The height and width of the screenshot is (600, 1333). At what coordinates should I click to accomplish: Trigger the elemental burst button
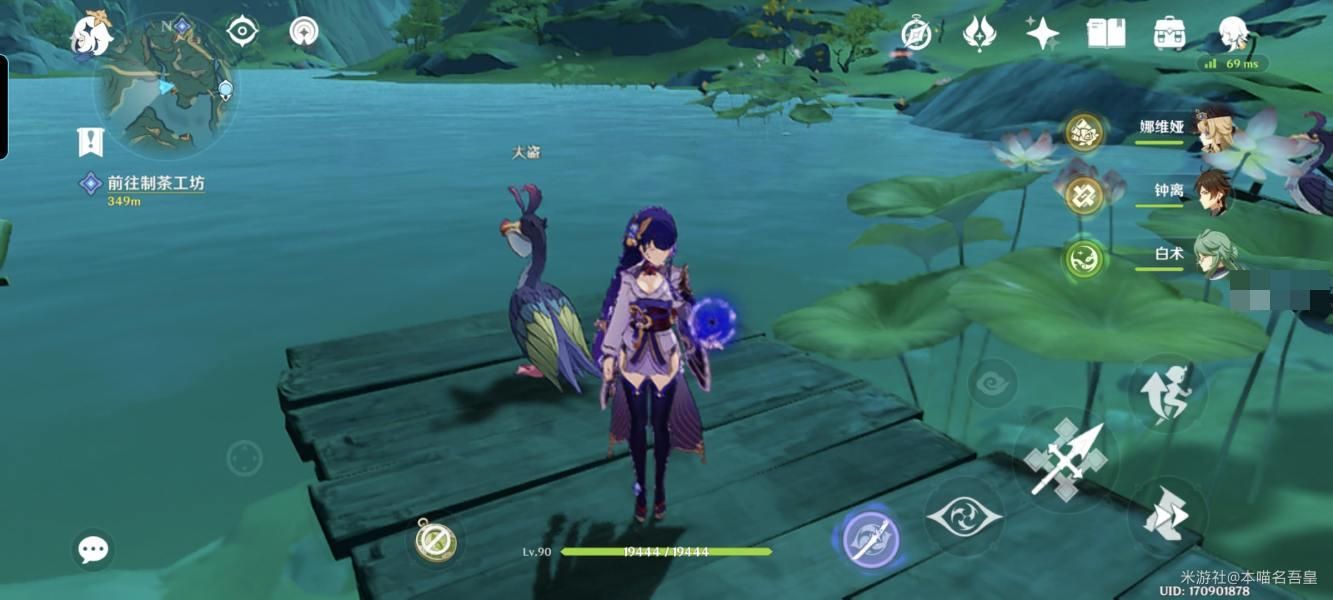[x=867, y=539]
